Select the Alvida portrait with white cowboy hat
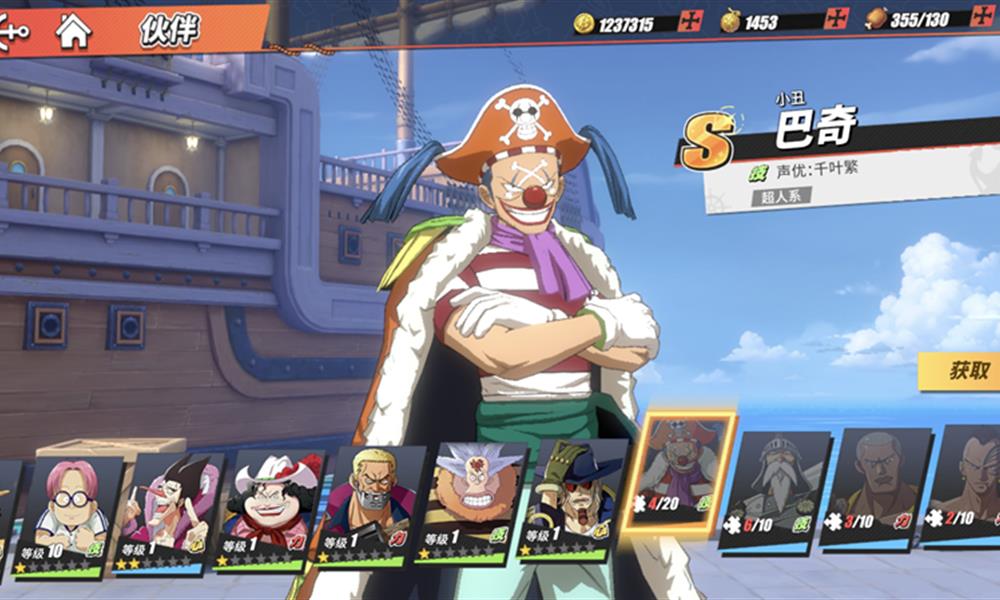The height and width of the screenshot is (600, 1000). 268,511
